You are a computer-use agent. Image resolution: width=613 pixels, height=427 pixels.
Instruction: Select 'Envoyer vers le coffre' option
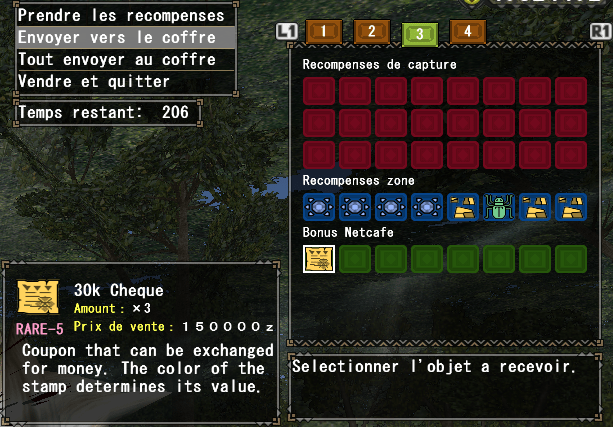[121, 38]
